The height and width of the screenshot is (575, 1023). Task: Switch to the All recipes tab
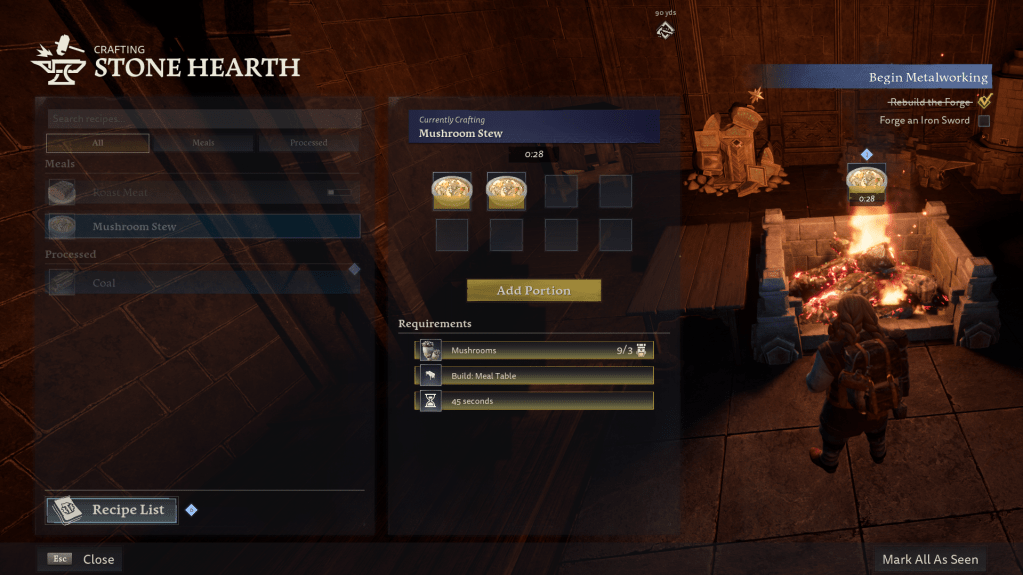(x=98, y=143)
